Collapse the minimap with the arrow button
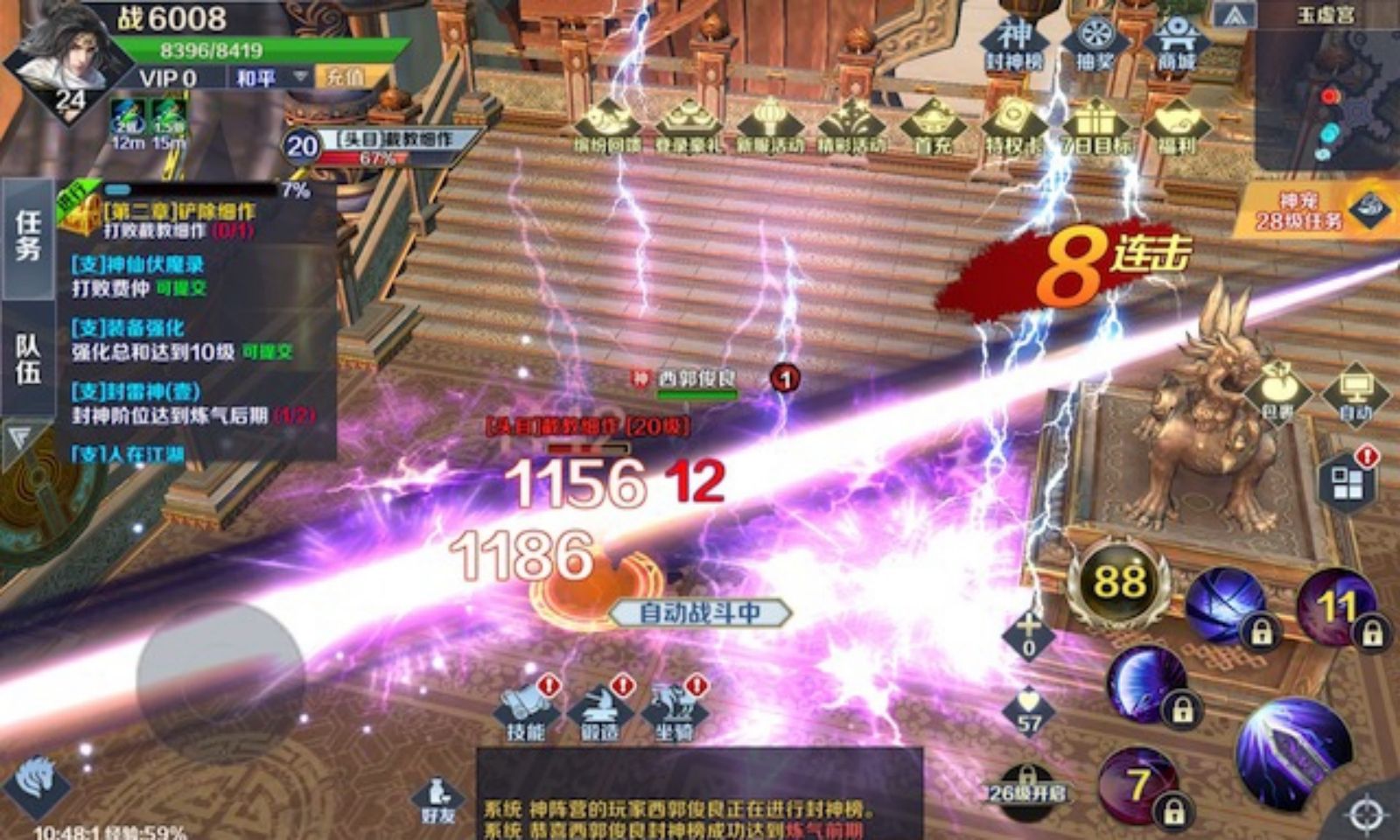Viewport: 1400px width, 840px height. (x=1236, y=15)
